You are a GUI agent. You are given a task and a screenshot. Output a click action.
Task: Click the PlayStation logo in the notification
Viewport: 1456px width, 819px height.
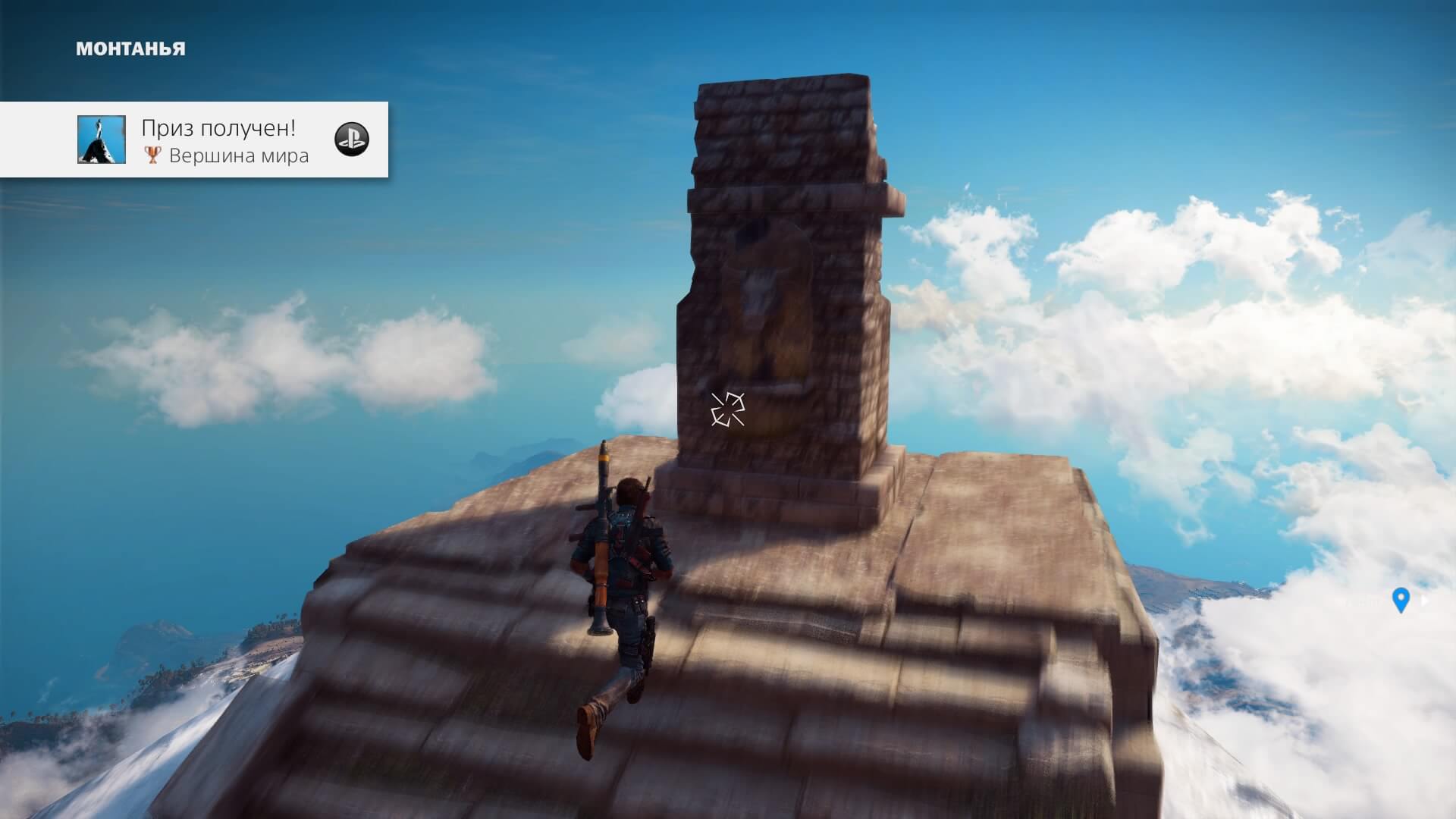click(352, 140)
